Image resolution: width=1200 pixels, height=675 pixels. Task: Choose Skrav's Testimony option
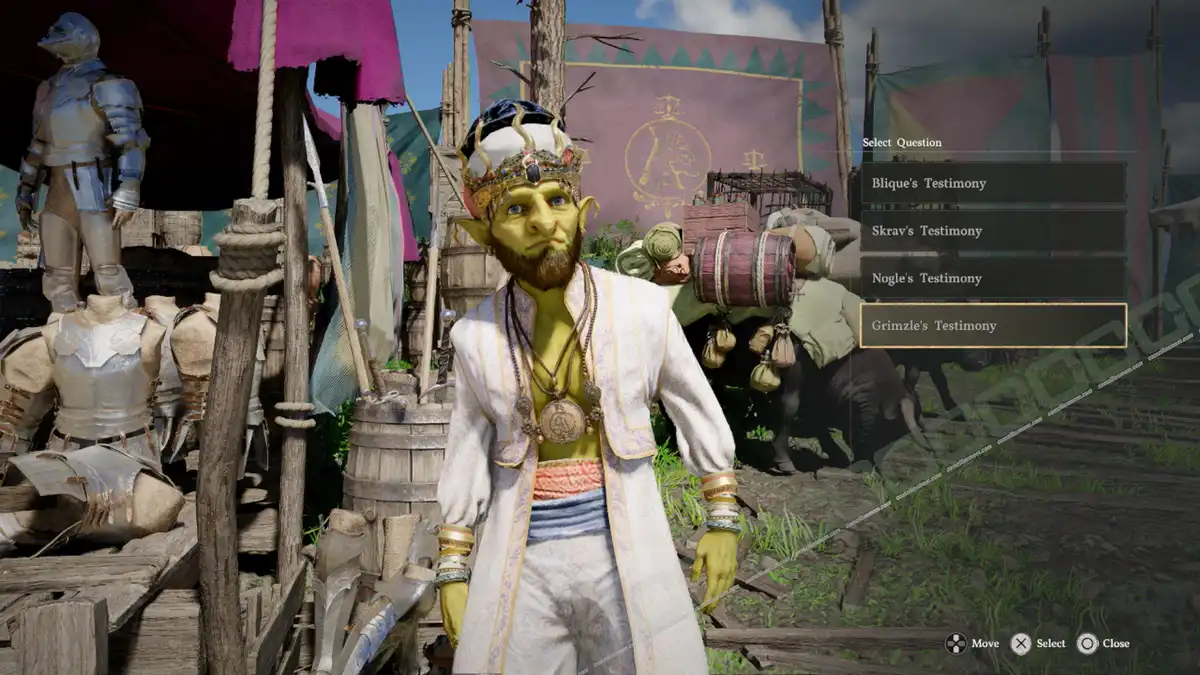pyautogui.click(x=992, y=231)
